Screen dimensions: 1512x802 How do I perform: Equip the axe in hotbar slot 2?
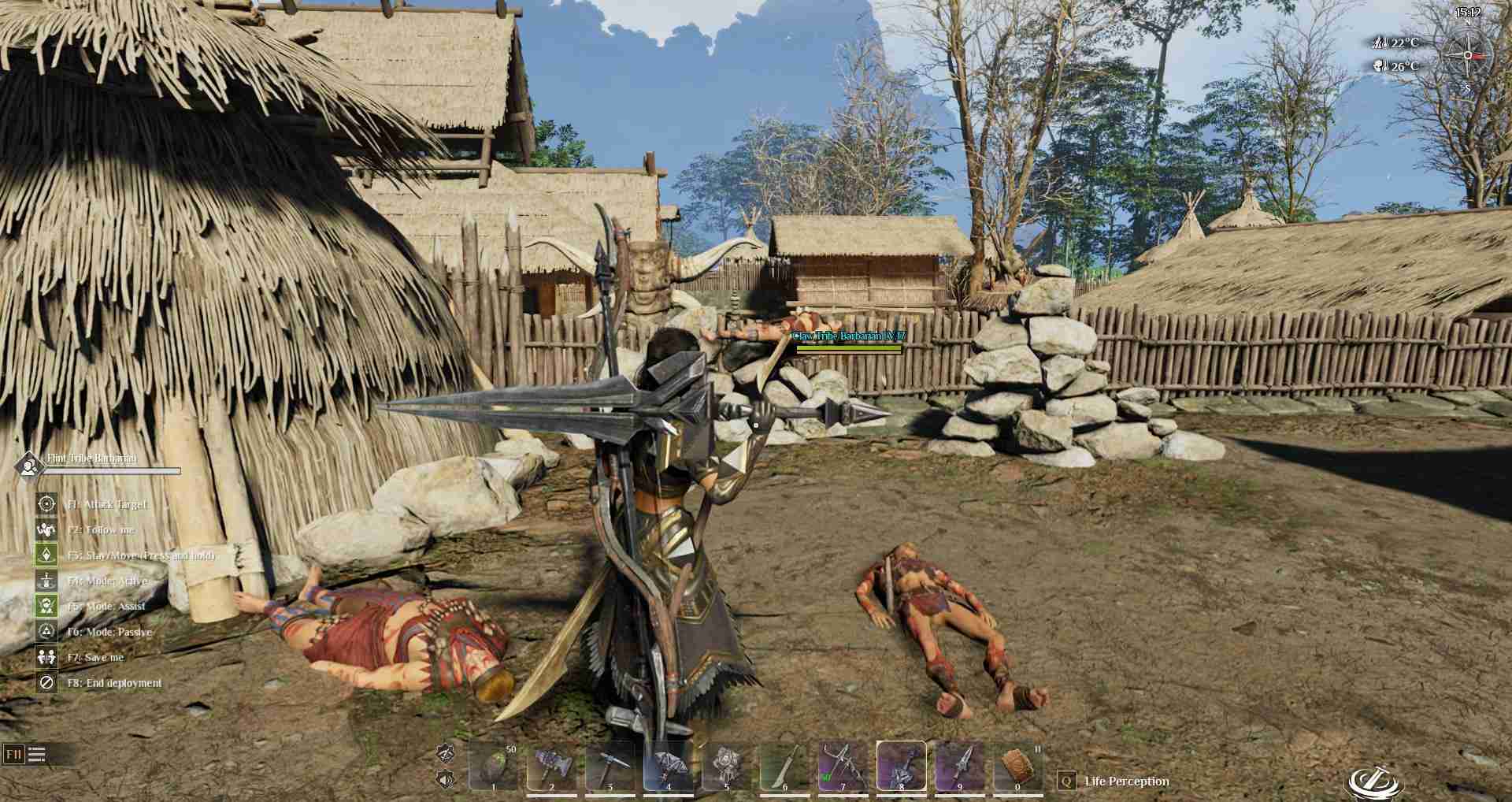(551, 765)
